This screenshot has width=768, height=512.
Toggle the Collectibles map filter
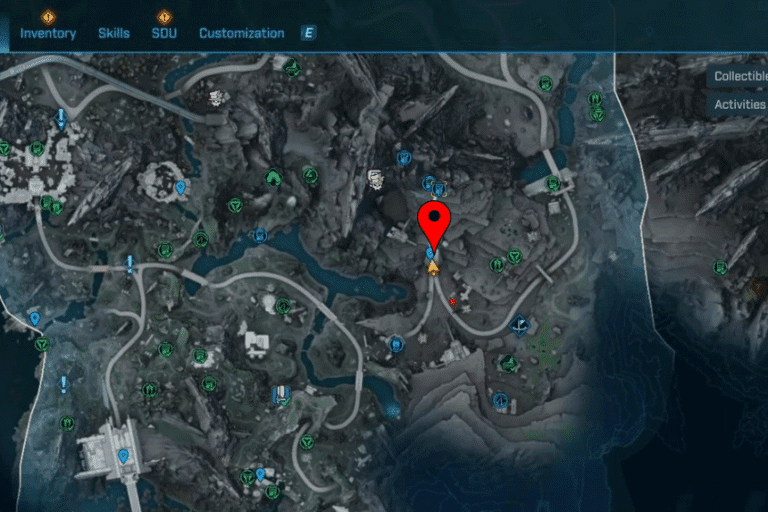pos(739,76)
